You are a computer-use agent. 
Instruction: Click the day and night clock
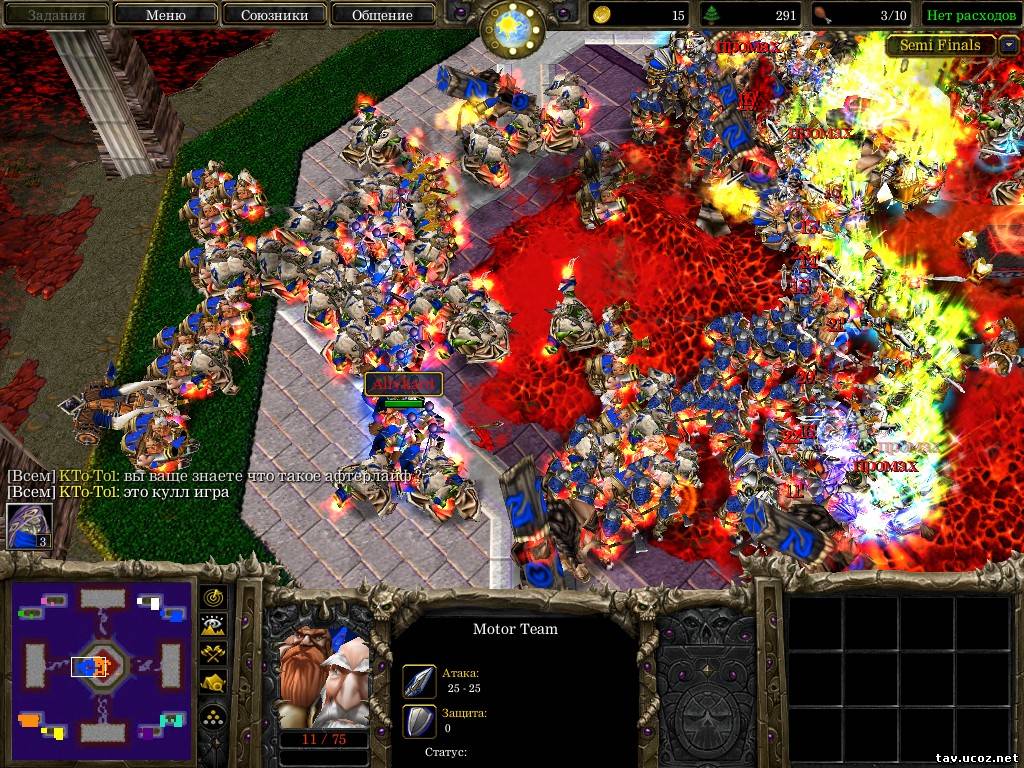click(x=511, y=28)
